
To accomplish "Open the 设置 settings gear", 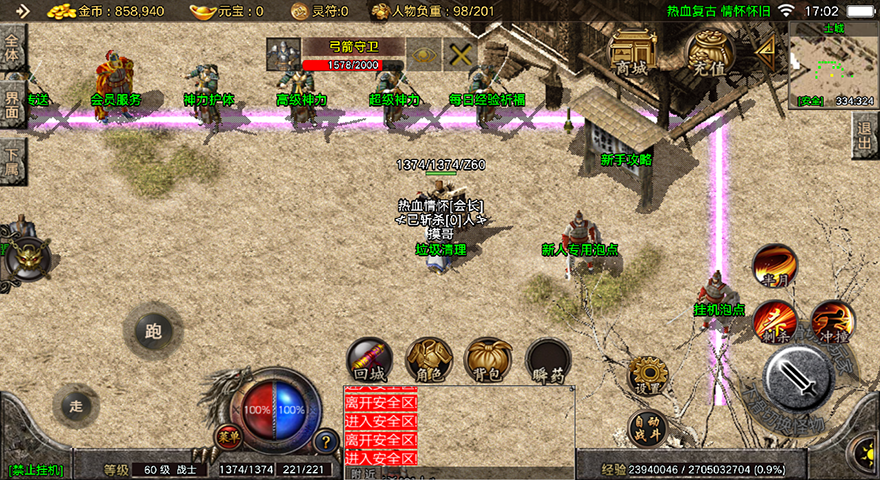I will click(647, 376).
